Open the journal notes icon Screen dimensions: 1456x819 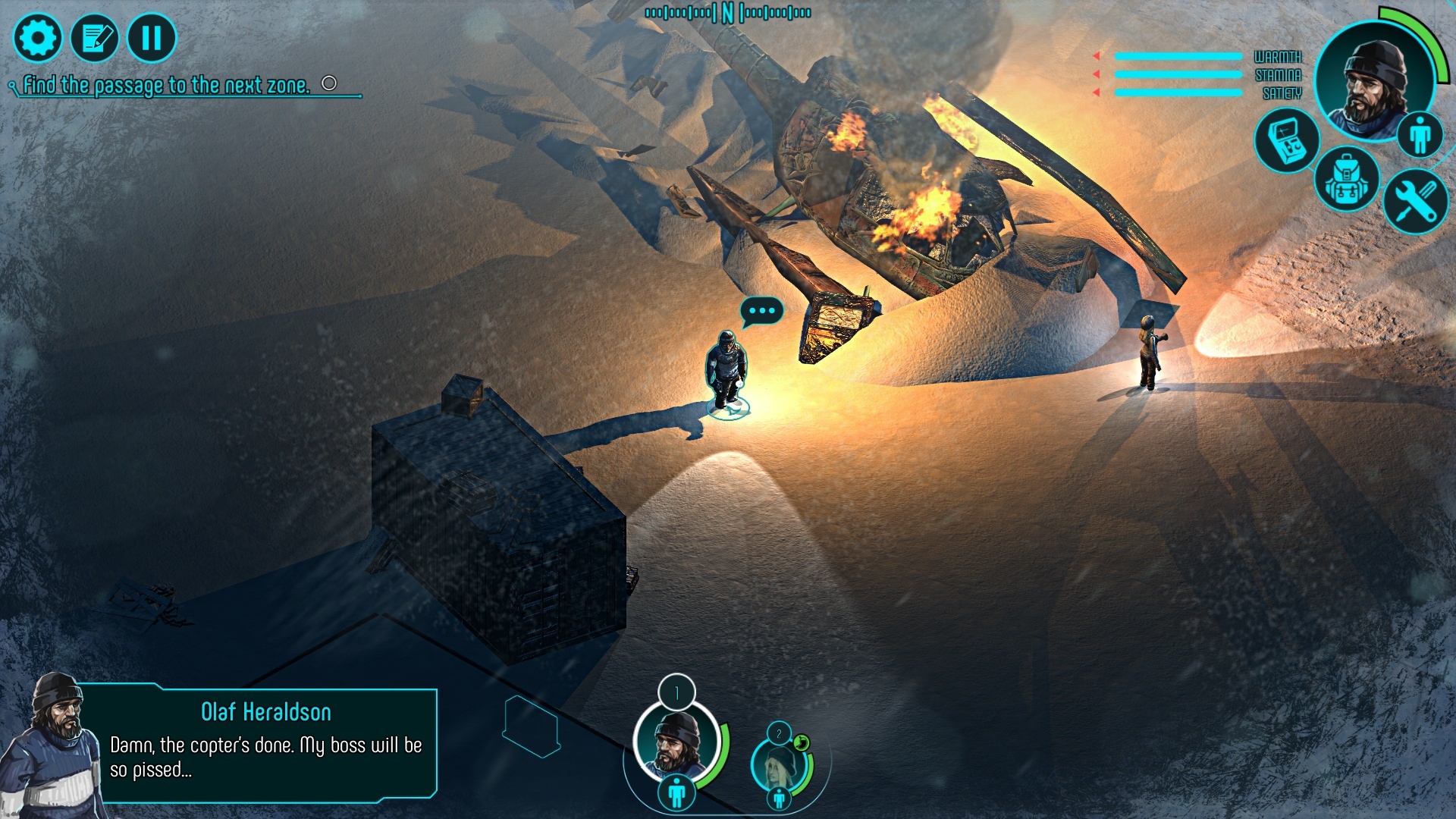[x=95, y=37]
